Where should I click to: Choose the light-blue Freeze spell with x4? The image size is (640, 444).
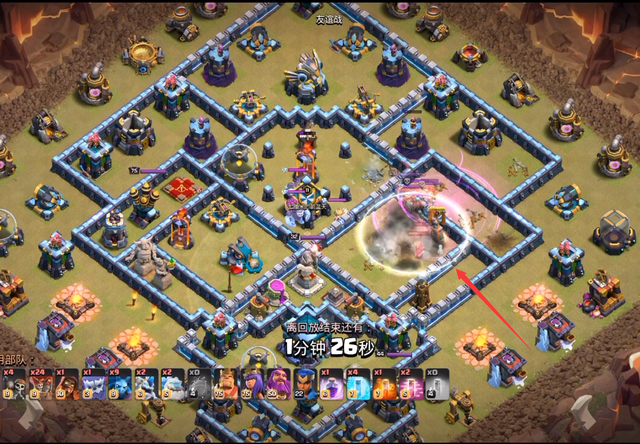pos(358,384)
